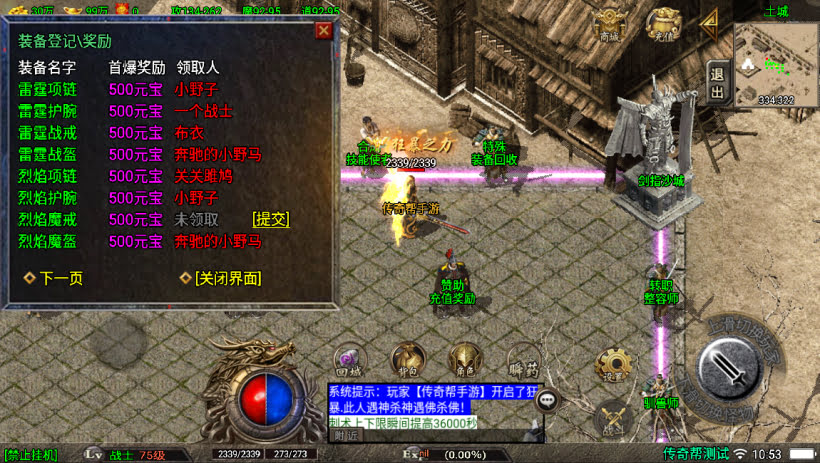This screenshot has height=463, width=820.
Task: Open the 背包 bag icon
Action: click(406, 359)
